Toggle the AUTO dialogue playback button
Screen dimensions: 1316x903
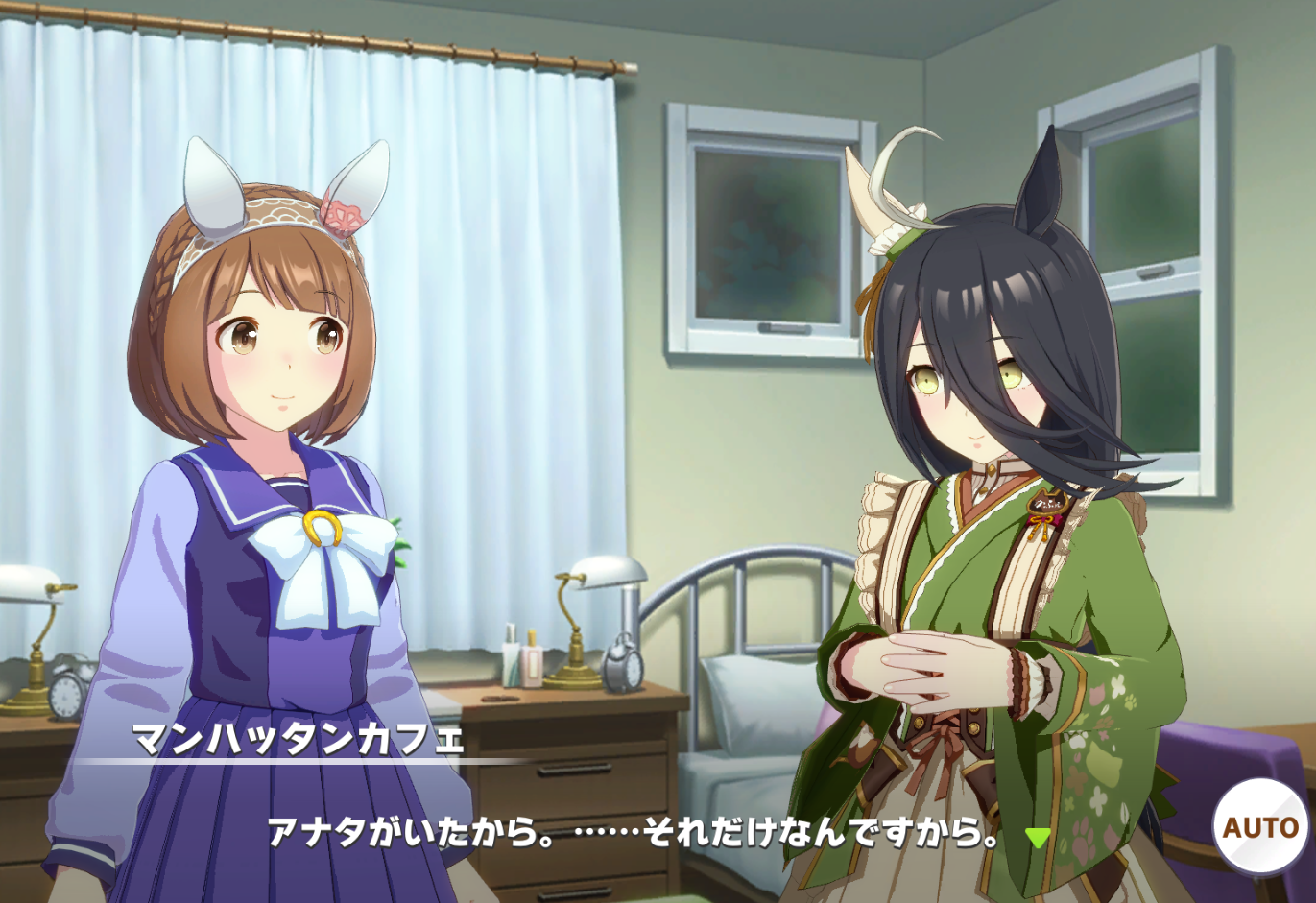[x=1259, y=826]
